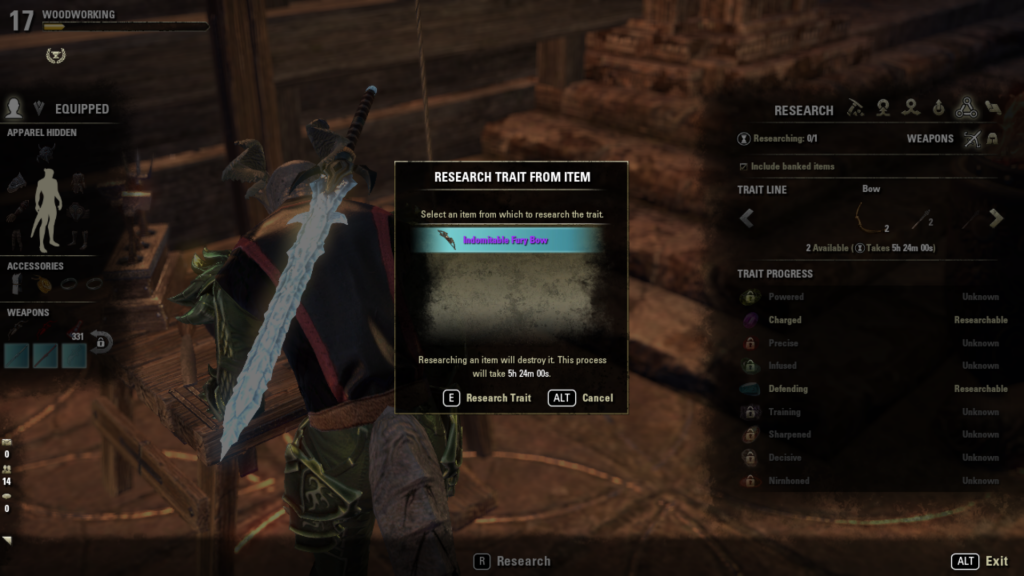Show armor research with helmet icon
The width and height of the screenshot is (1024, 576).
(993, 139)
